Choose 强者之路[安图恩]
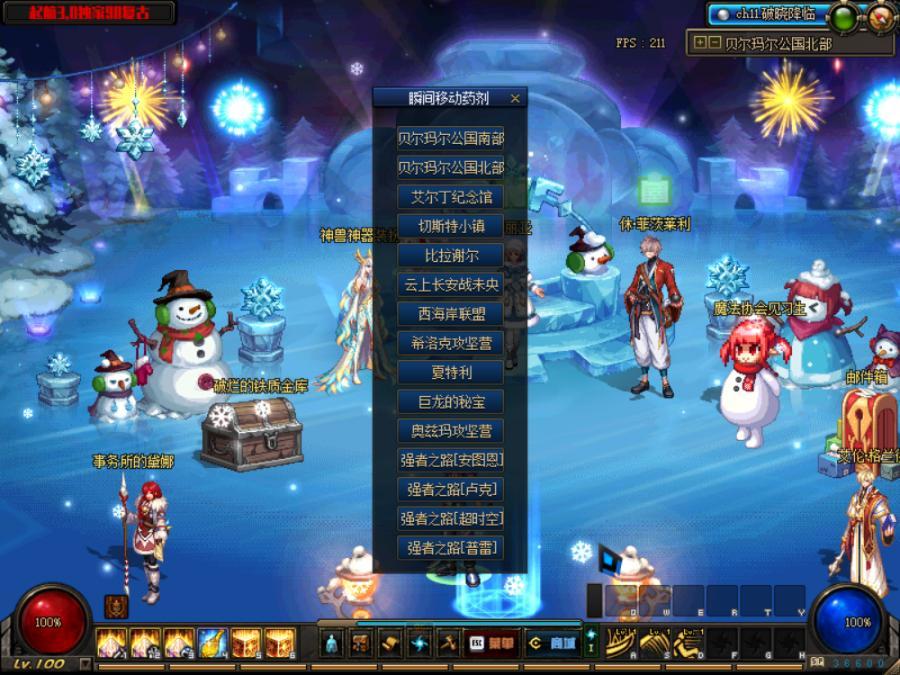900x675 pixels. point(450,461)
